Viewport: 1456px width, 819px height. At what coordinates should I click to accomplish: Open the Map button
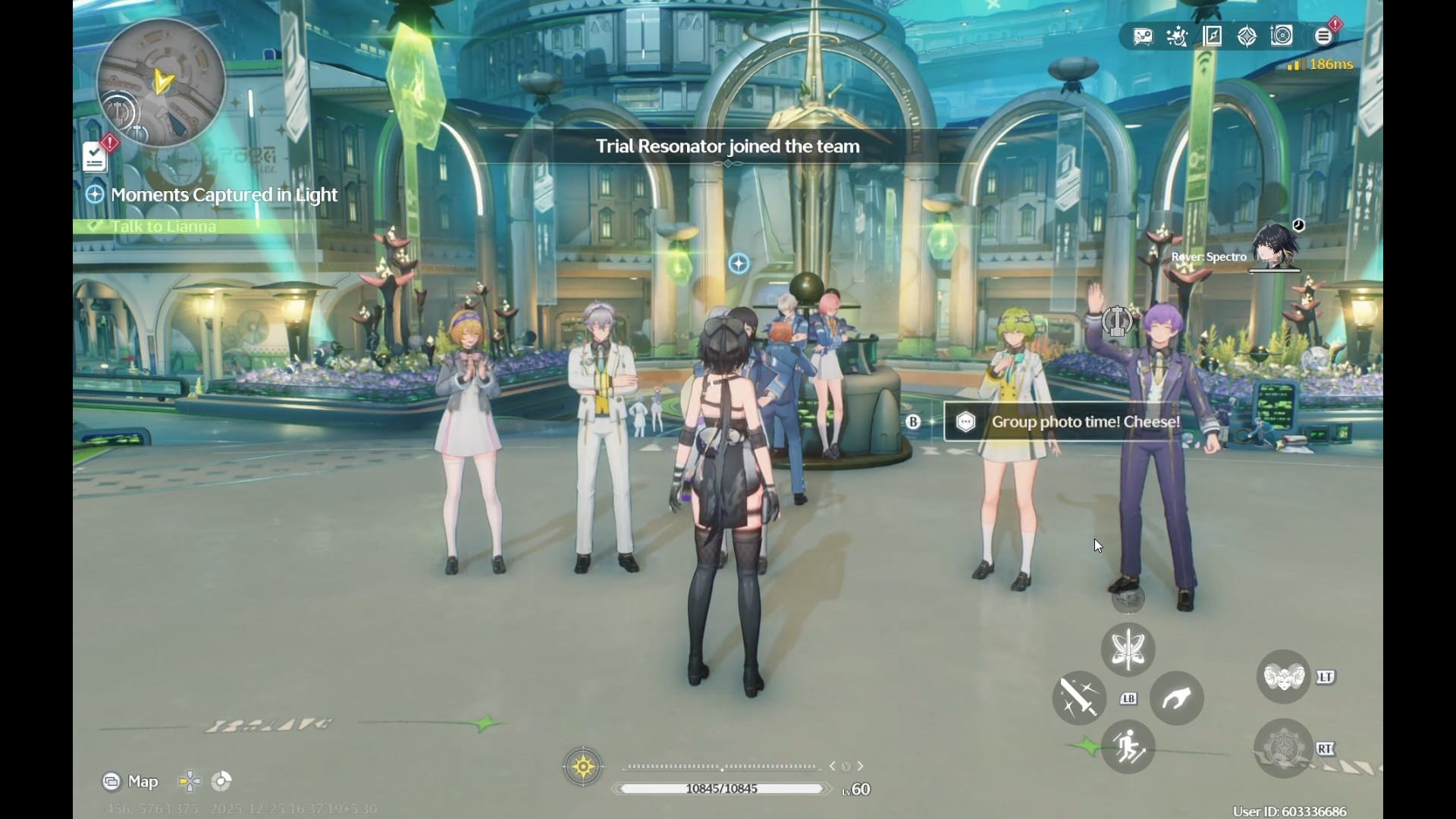(130, 781)
